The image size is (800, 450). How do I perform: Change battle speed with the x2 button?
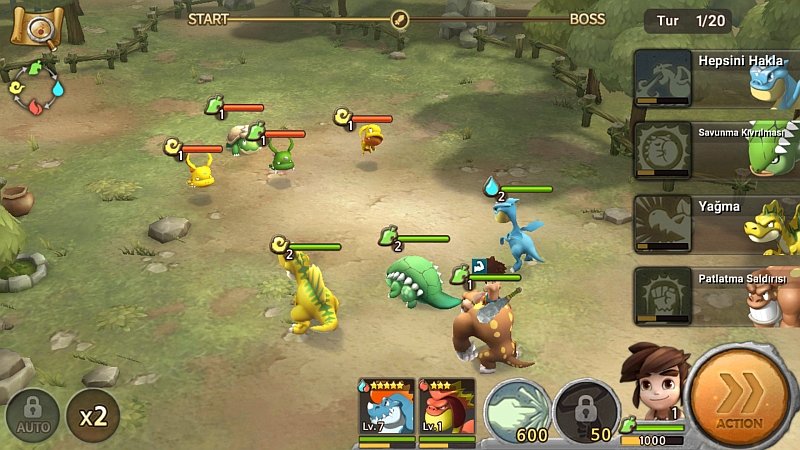[x=93, y=414]
